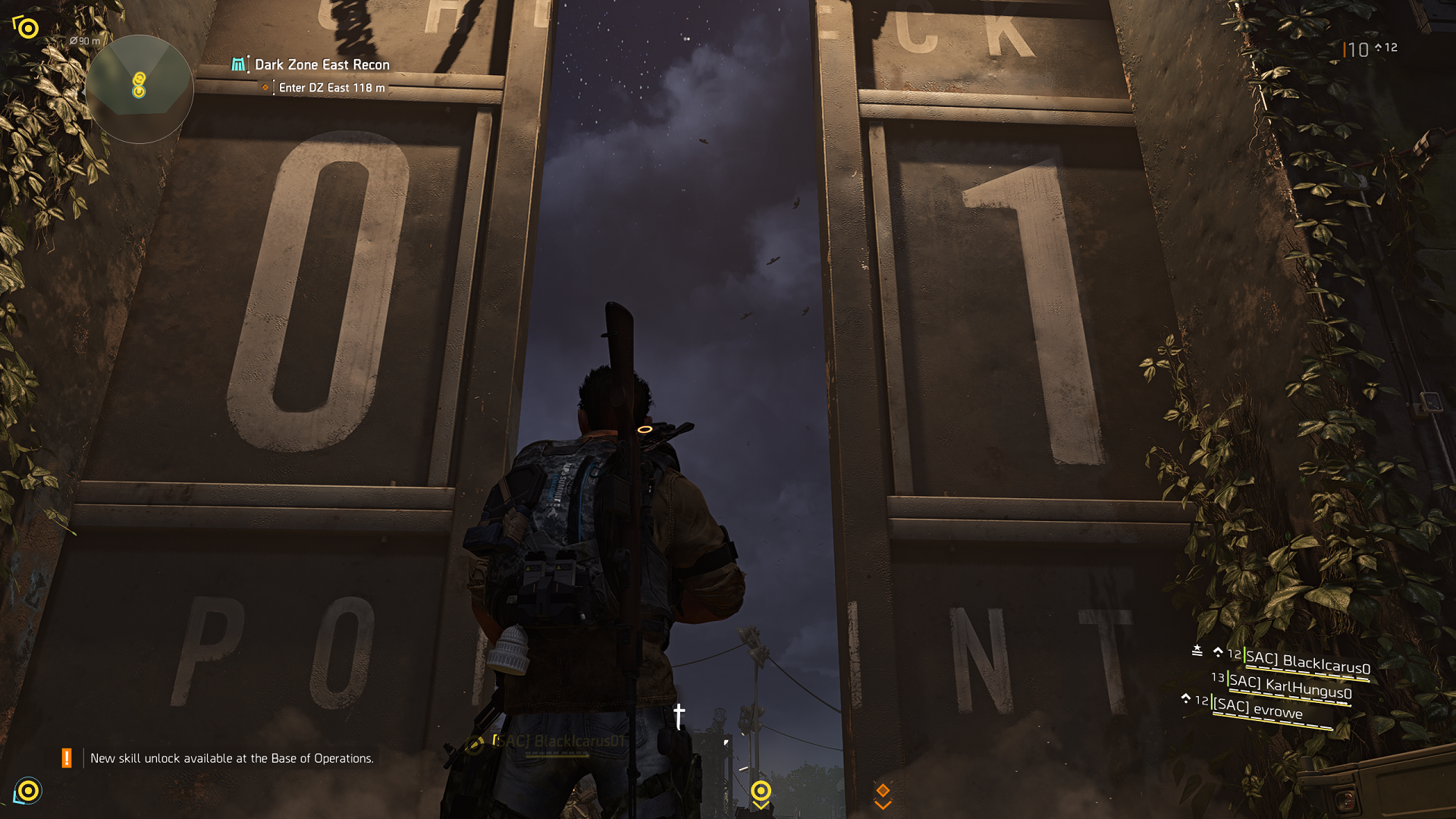The image size is (1456, 819).
Task: Open the circular minimap
Action: coord(139,89)
